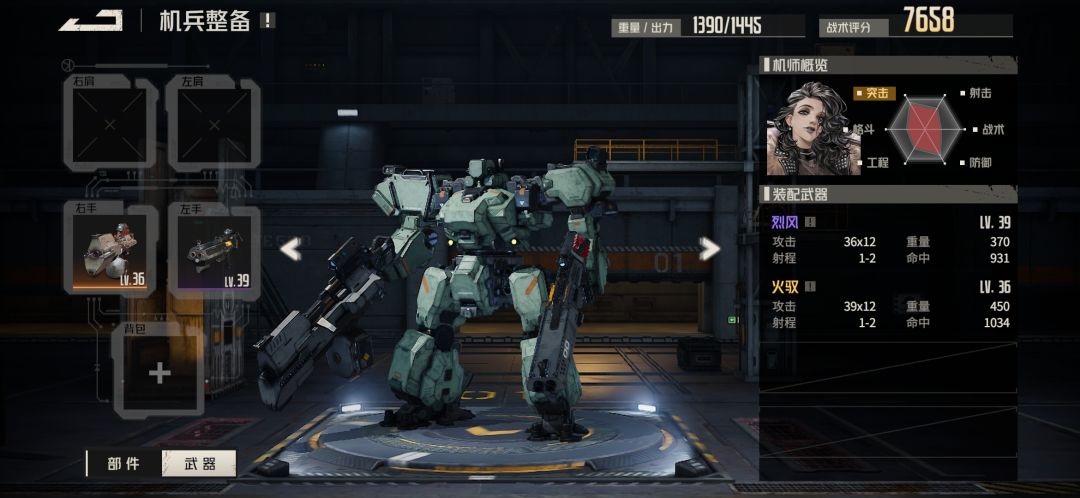Select the empty left shoulder slot
This screenshot has height=498, width=1080.
(x=214, y=125)
